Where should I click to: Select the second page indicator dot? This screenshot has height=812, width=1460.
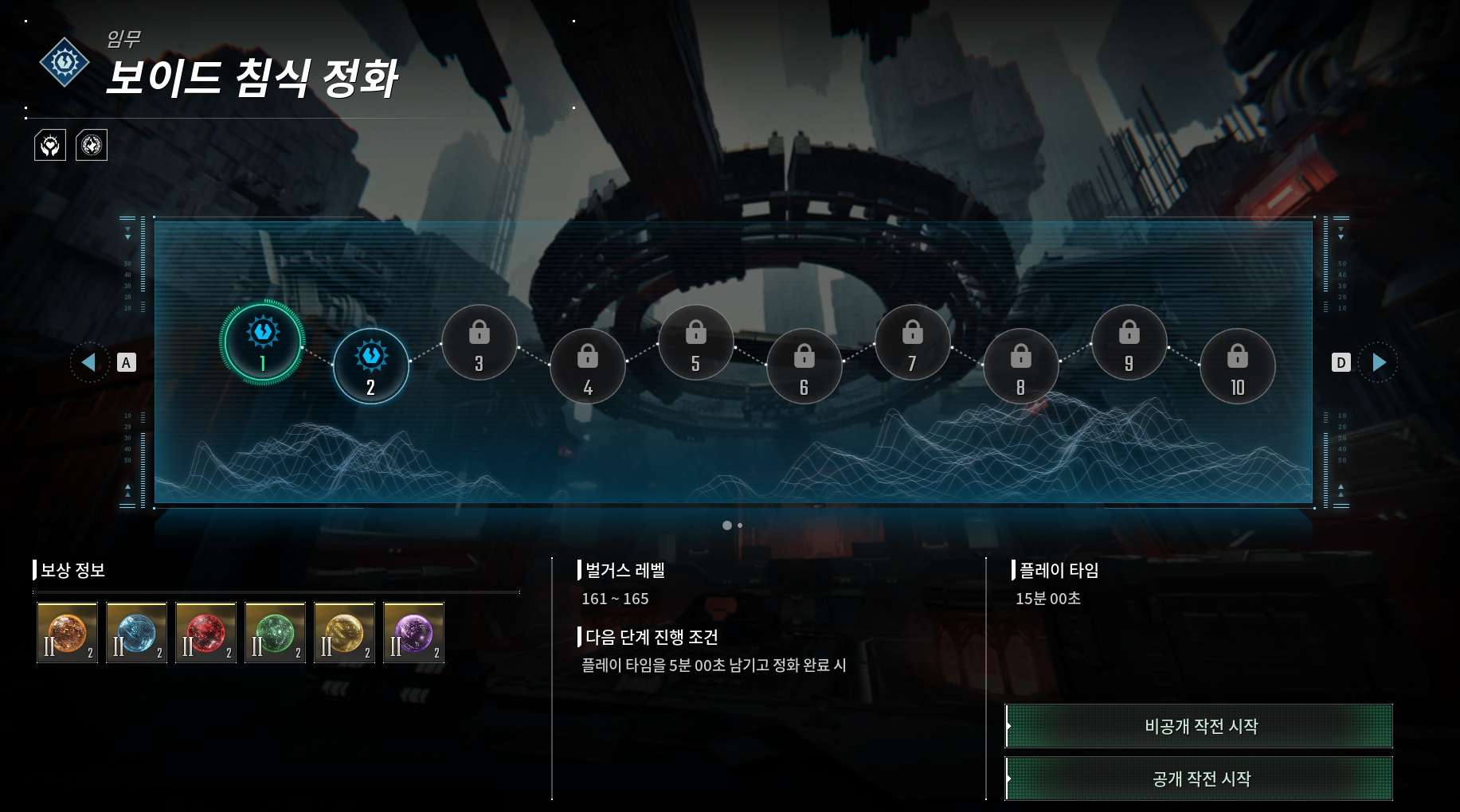739,525
